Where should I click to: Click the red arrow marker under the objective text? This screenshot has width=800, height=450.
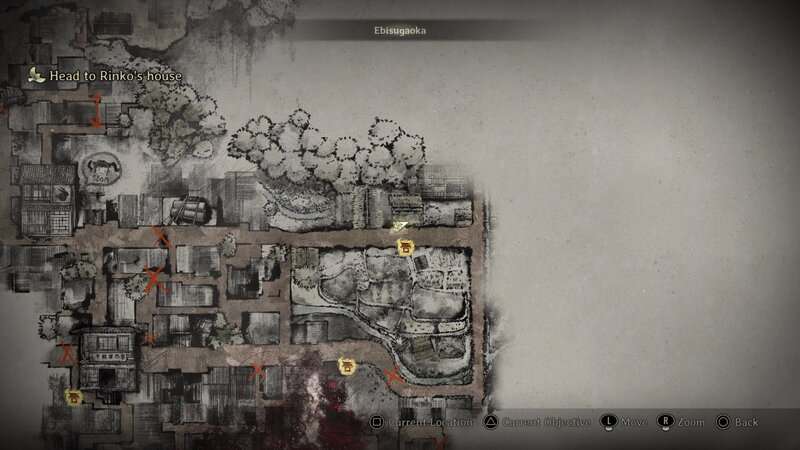tap(97, 112)
